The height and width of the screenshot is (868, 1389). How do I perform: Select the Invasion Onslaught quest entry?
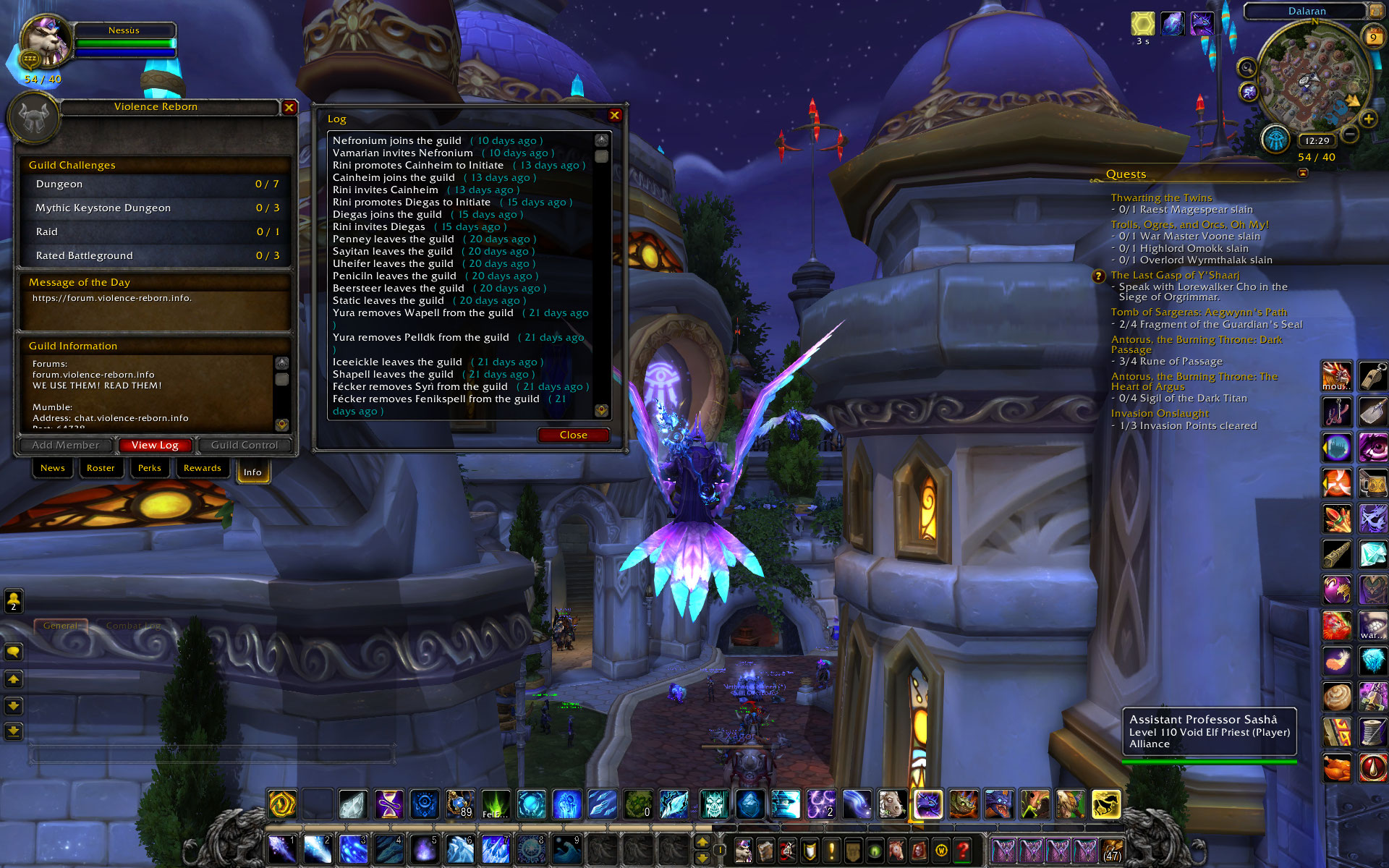coord(1160,413)
